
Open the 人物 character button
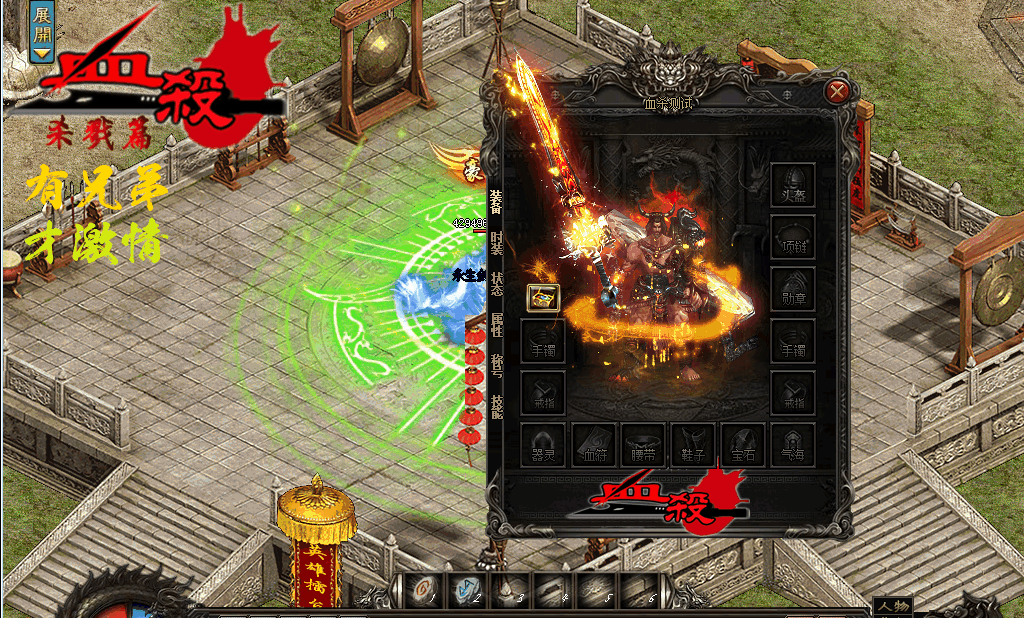892,607
